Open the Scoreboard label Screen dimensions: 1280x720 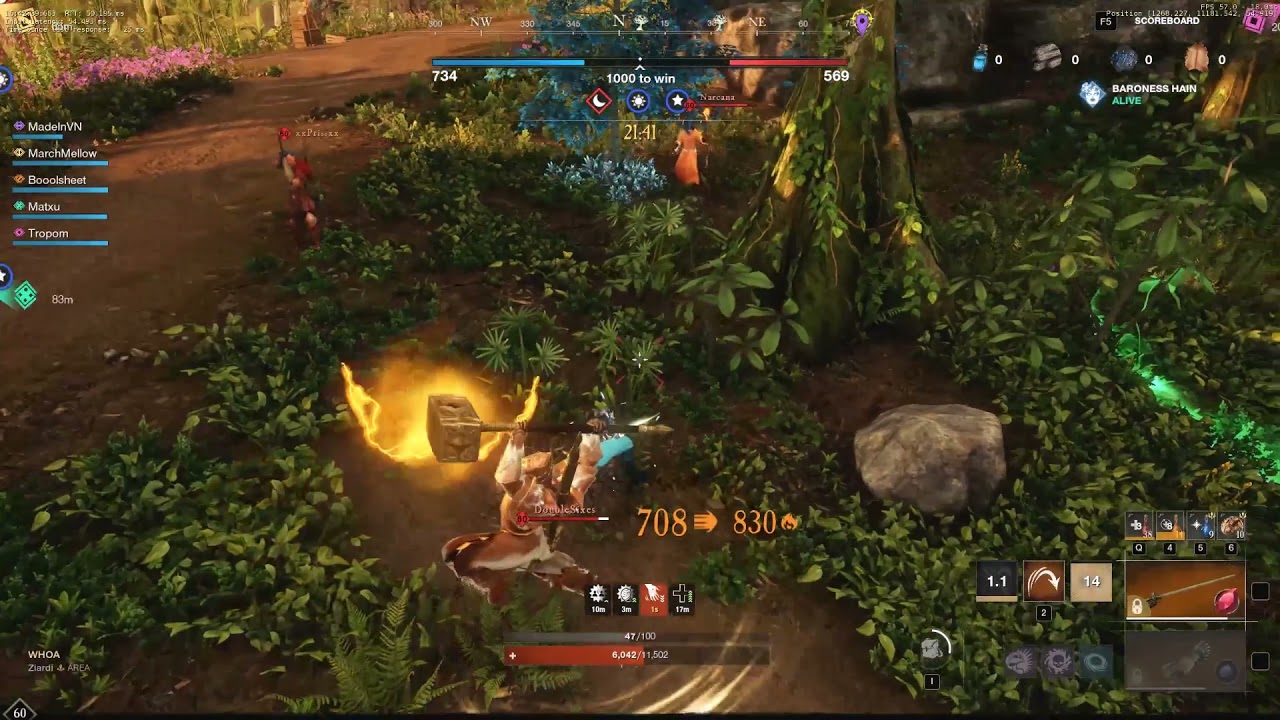point(1167,21)
